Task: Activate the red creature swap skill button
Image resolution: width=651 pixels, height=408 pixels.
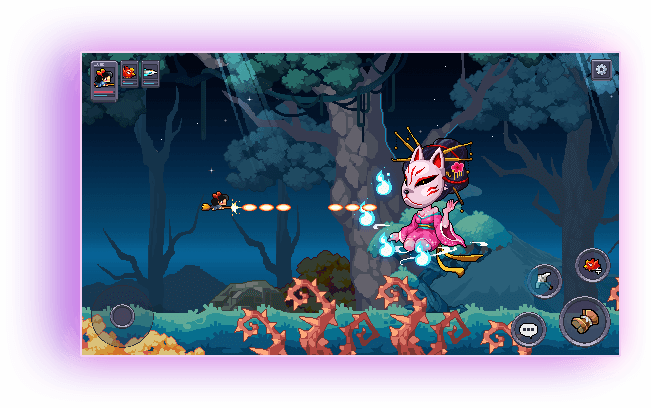Action: 593,265
